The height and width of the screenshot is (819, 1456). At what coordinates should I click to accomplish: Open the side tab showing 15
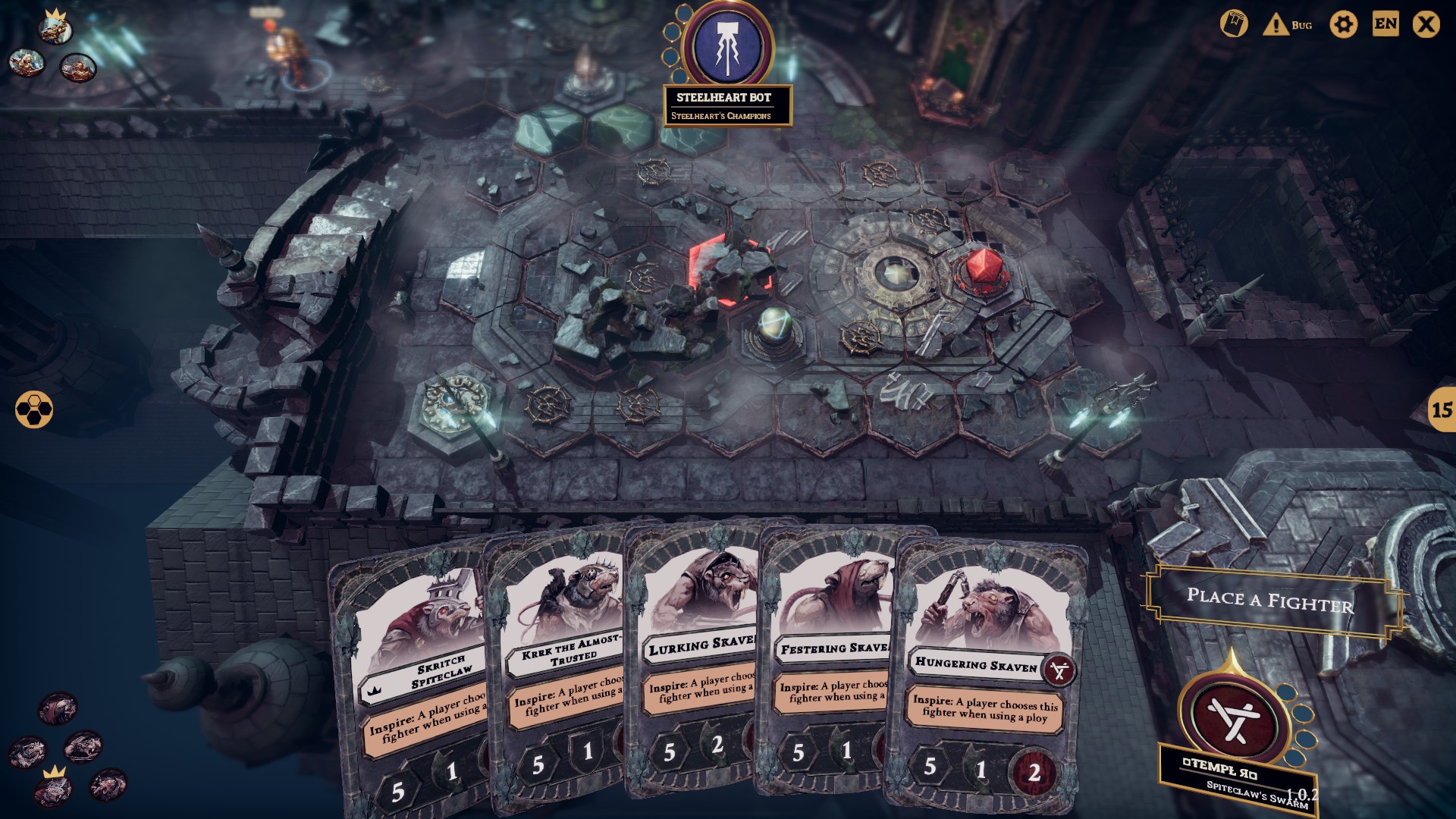click(1441, 410)
